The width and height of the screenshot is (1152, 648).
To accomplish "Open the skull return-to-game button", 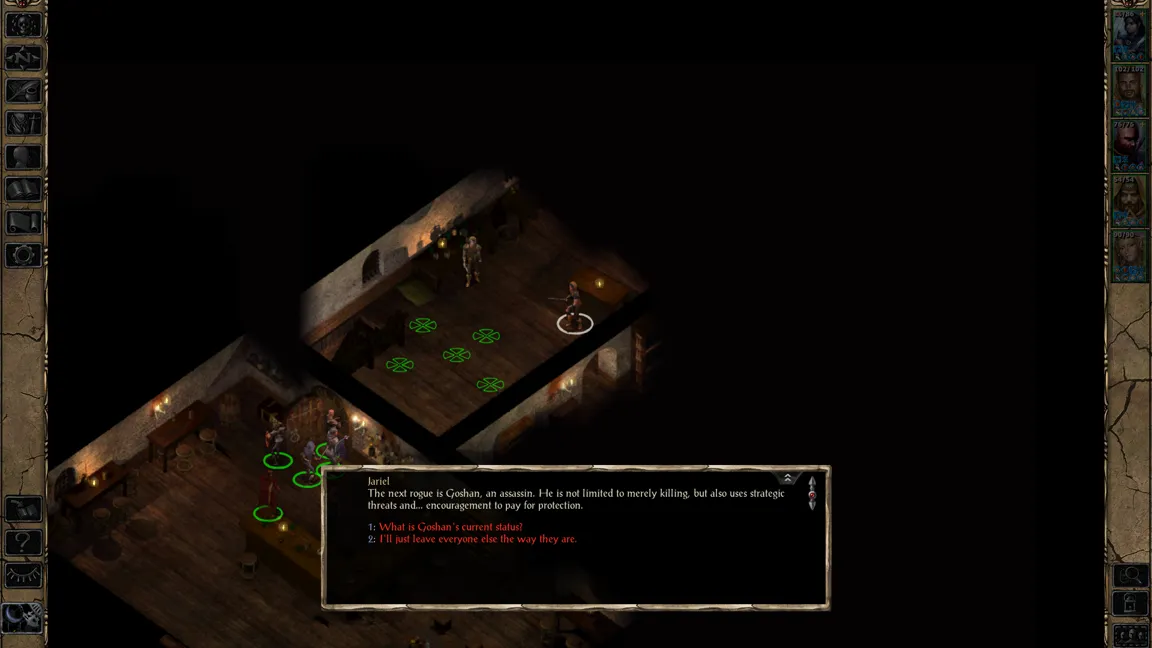I will point(24,25).
